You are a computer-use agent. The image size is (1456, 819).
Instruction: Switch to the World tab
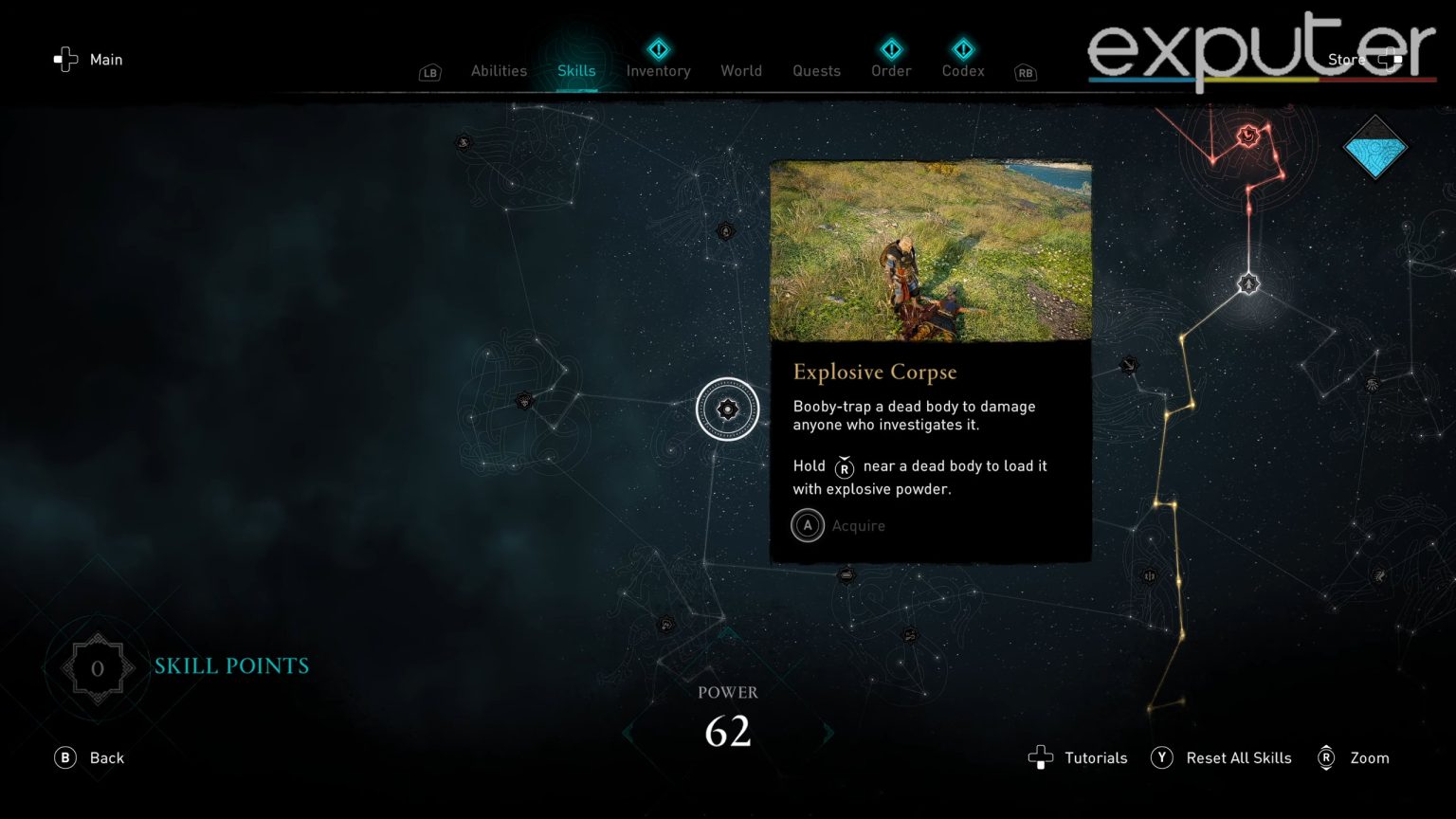tap(741, 70)
